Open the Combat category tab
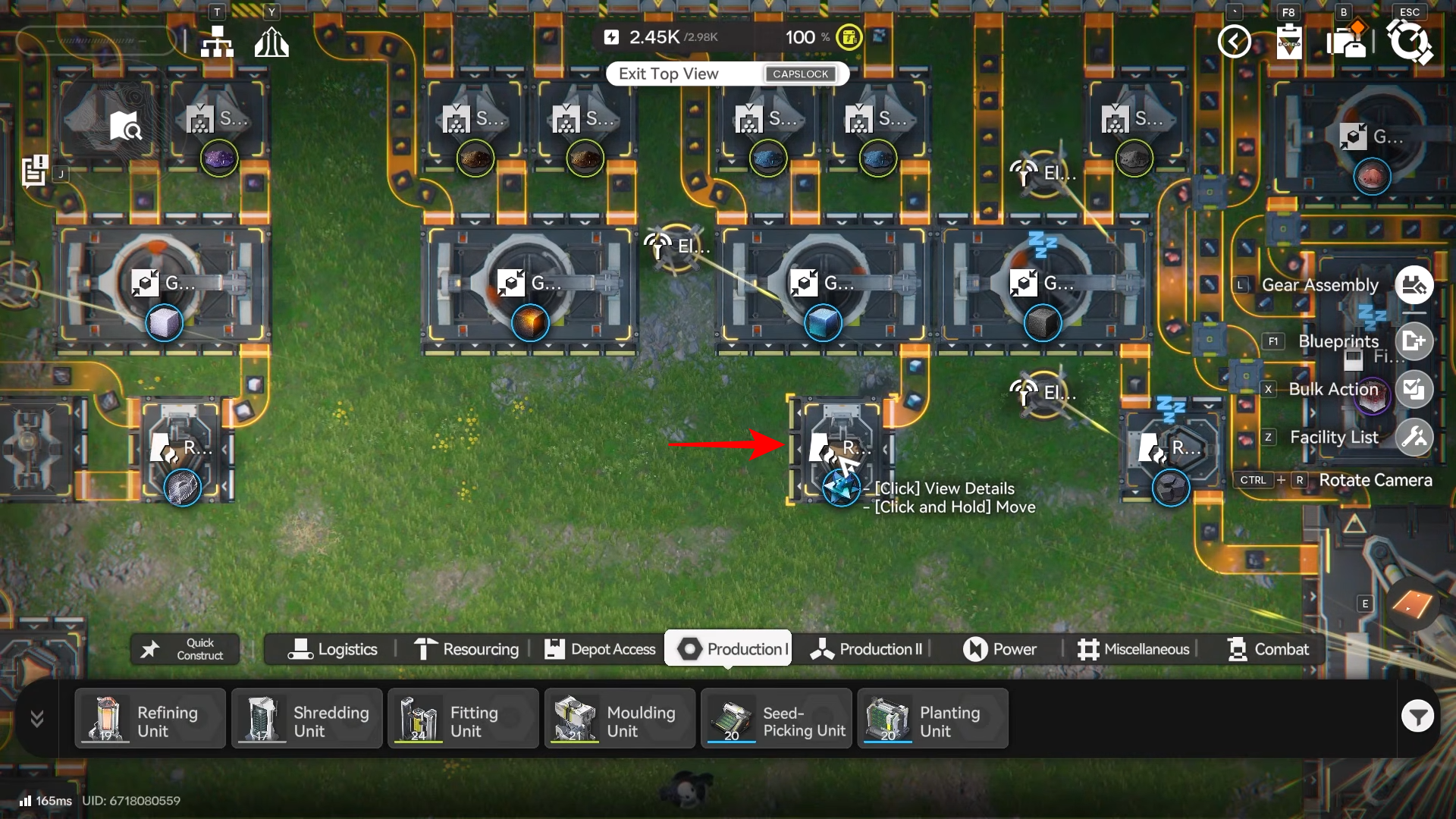The image size is (1456, 819). coord(1268,649)
